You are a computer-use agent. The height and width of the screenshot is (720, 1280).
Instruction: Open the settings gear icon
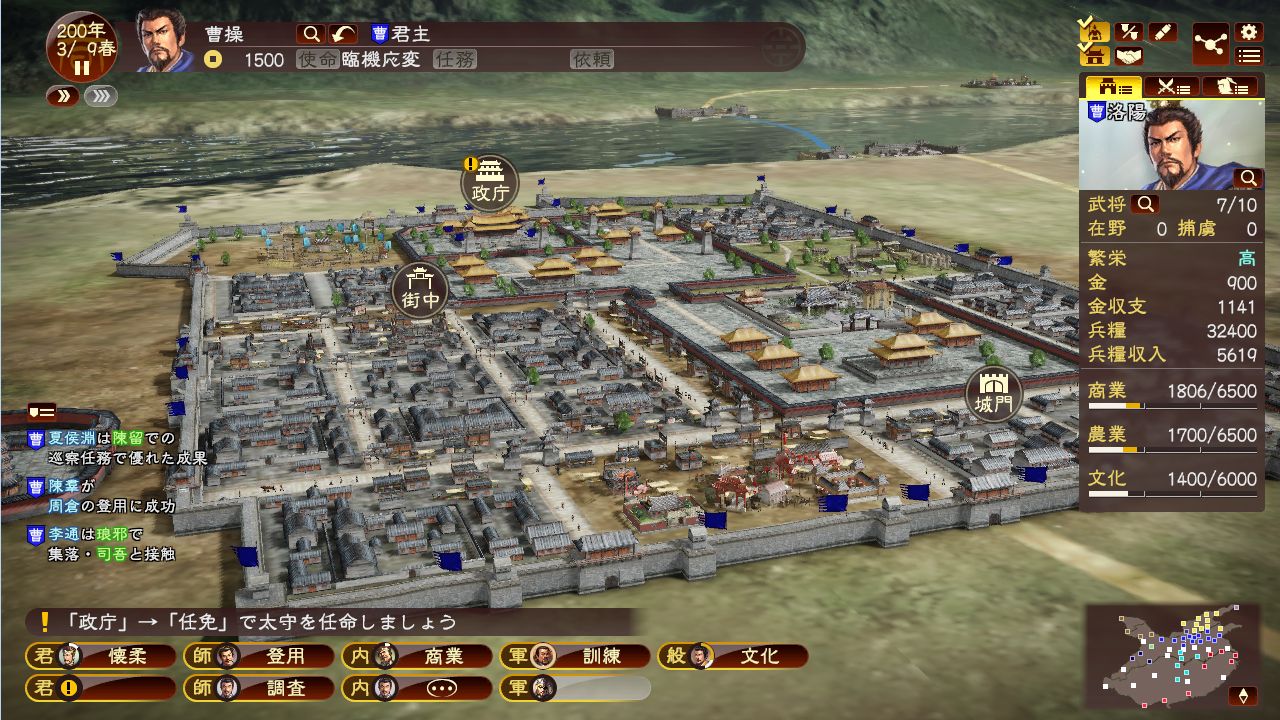coord(1247,31)
